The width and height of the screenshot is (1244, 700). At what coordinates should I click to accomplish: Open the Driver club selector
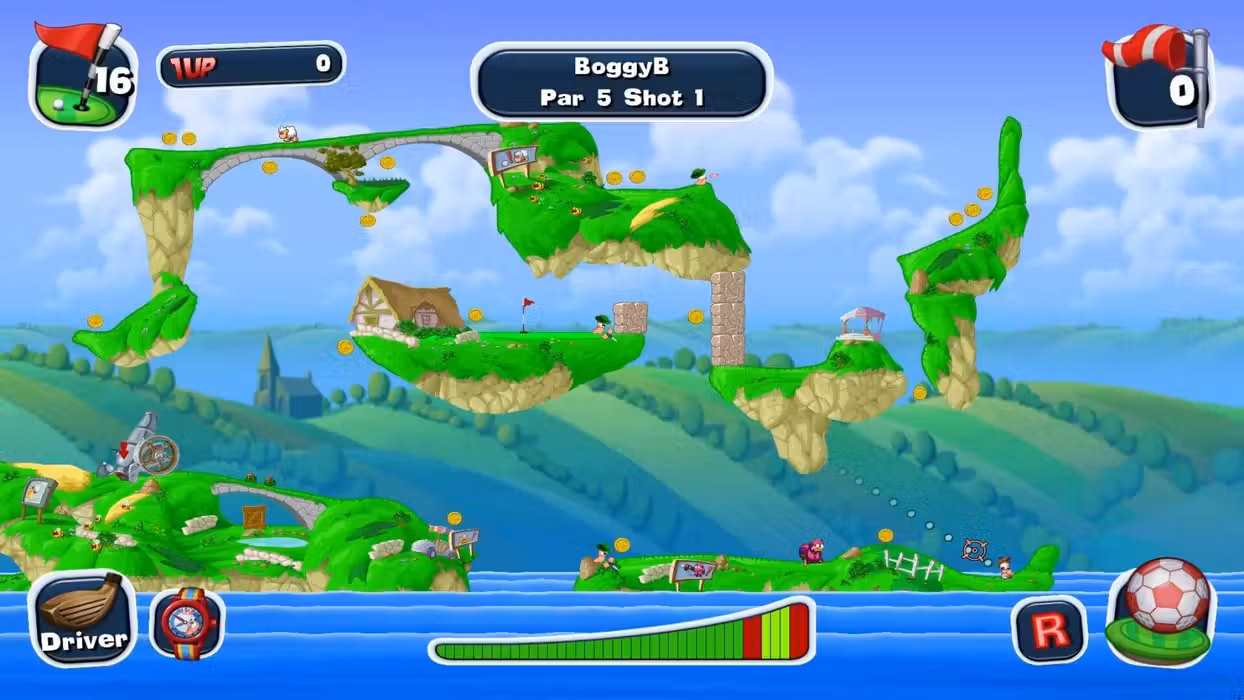pos(82,618)
